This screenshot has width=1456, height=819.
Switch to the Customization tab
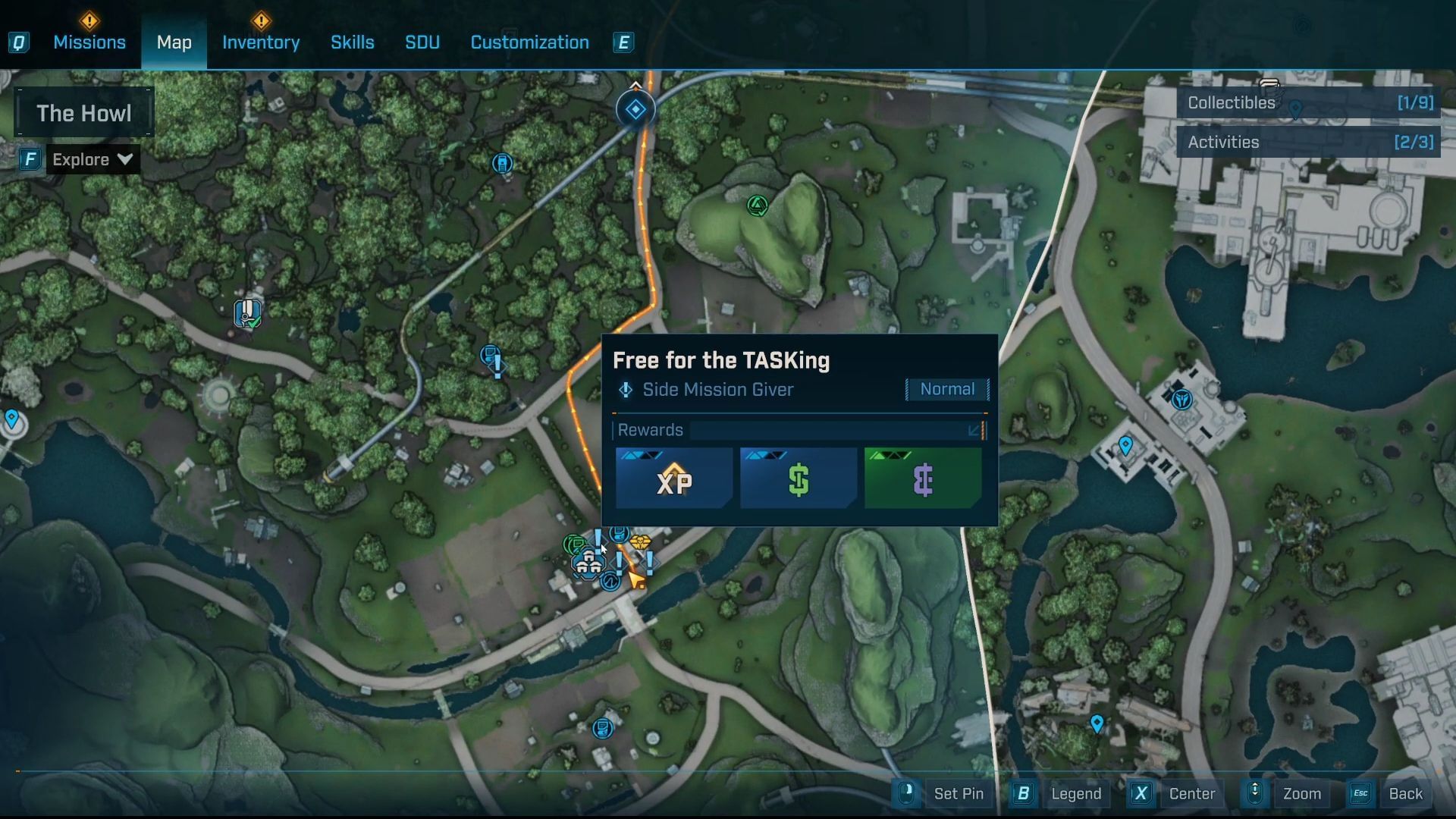[529, 42]
